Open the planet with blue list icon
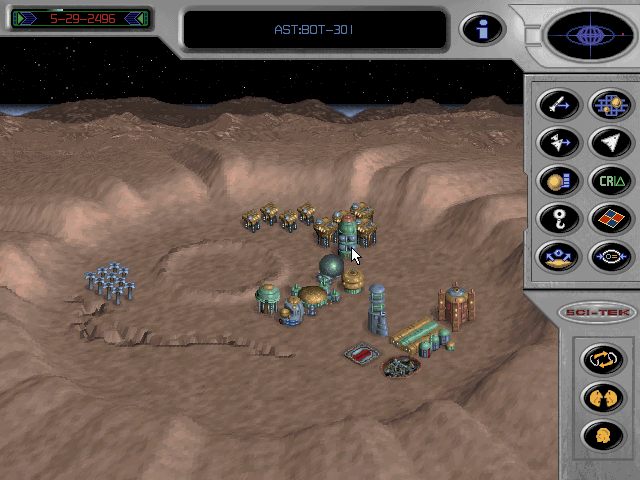Viewport: 640px width, 480px height. (x=557, y=181)
